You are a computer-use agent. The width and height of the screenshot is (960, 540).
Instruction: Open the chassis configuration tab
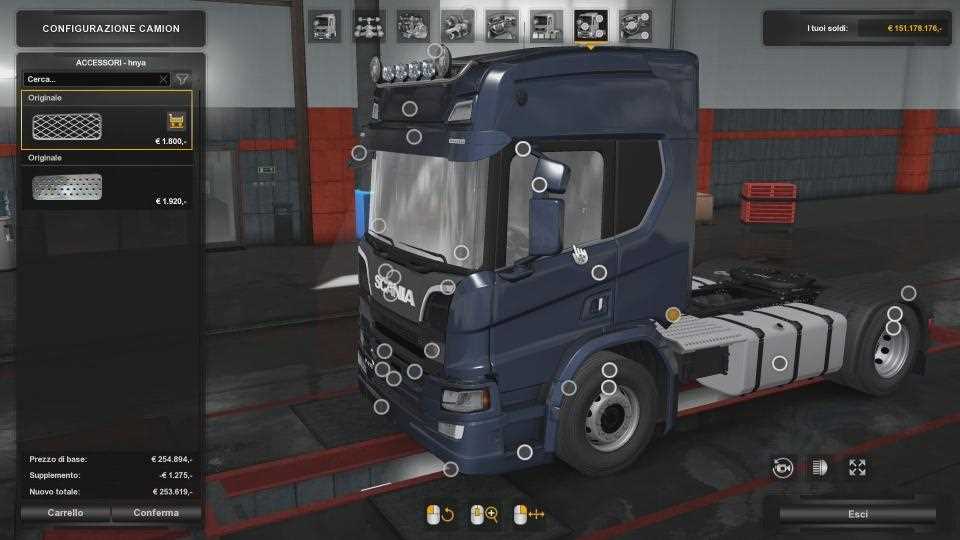click(x=369, y=24)
